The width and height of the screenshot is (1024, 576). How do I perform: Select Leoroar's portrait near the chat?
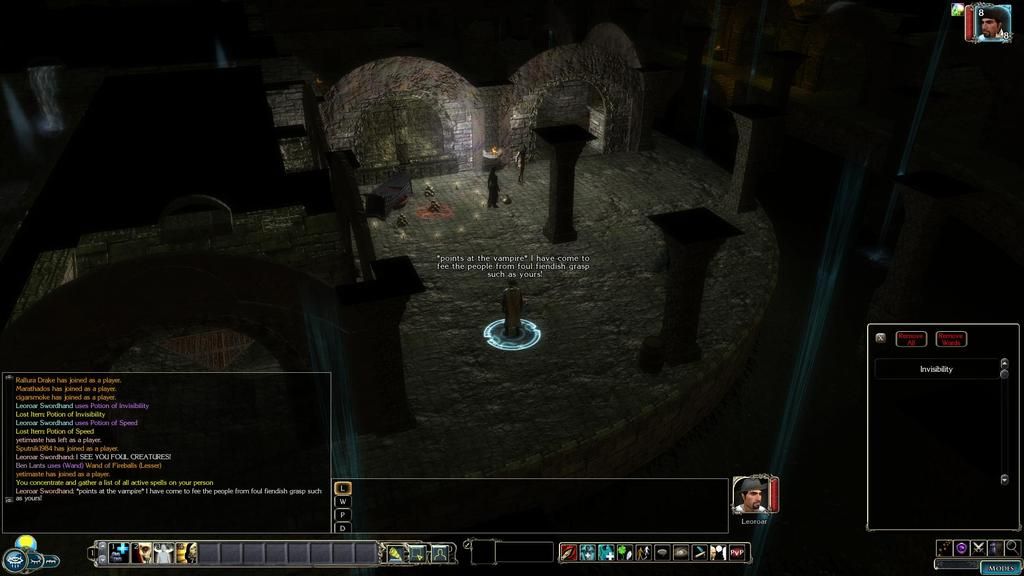coord(751,495)
